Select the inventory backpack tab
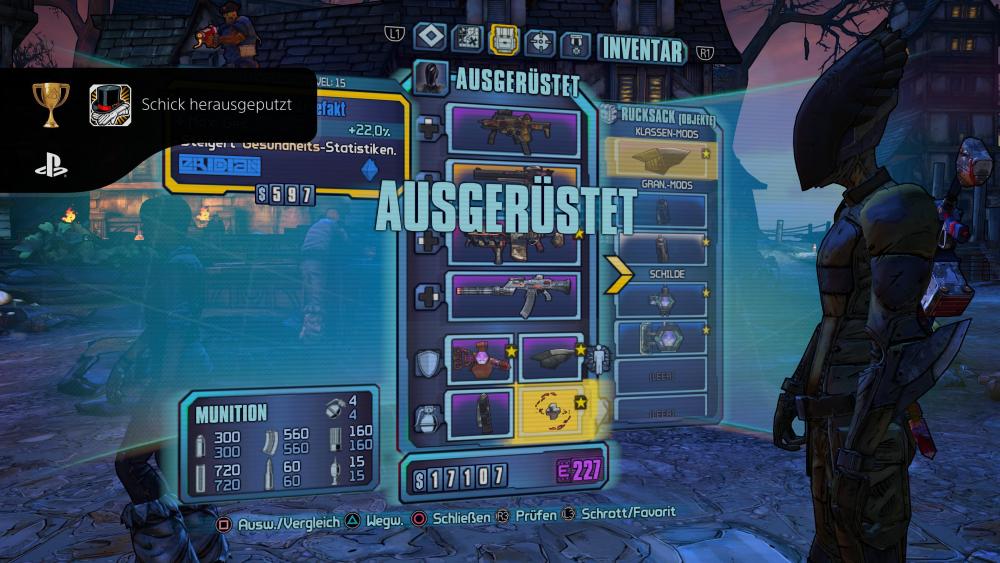Screen dimensions: 1000x563 point(503,39)
